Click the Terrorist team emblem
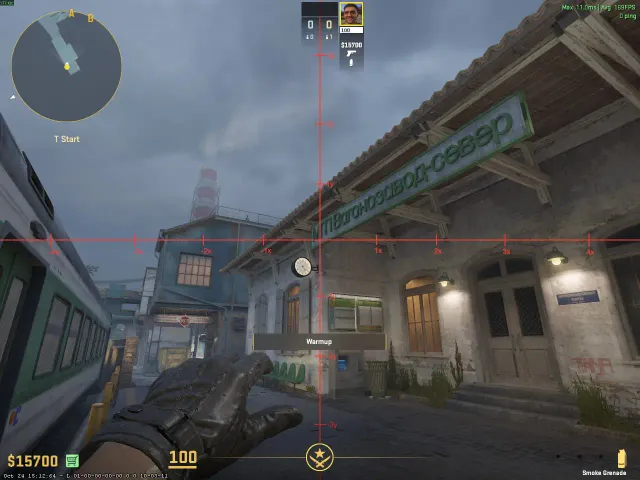Screen dimensions: 640x480 pos(320,459)
